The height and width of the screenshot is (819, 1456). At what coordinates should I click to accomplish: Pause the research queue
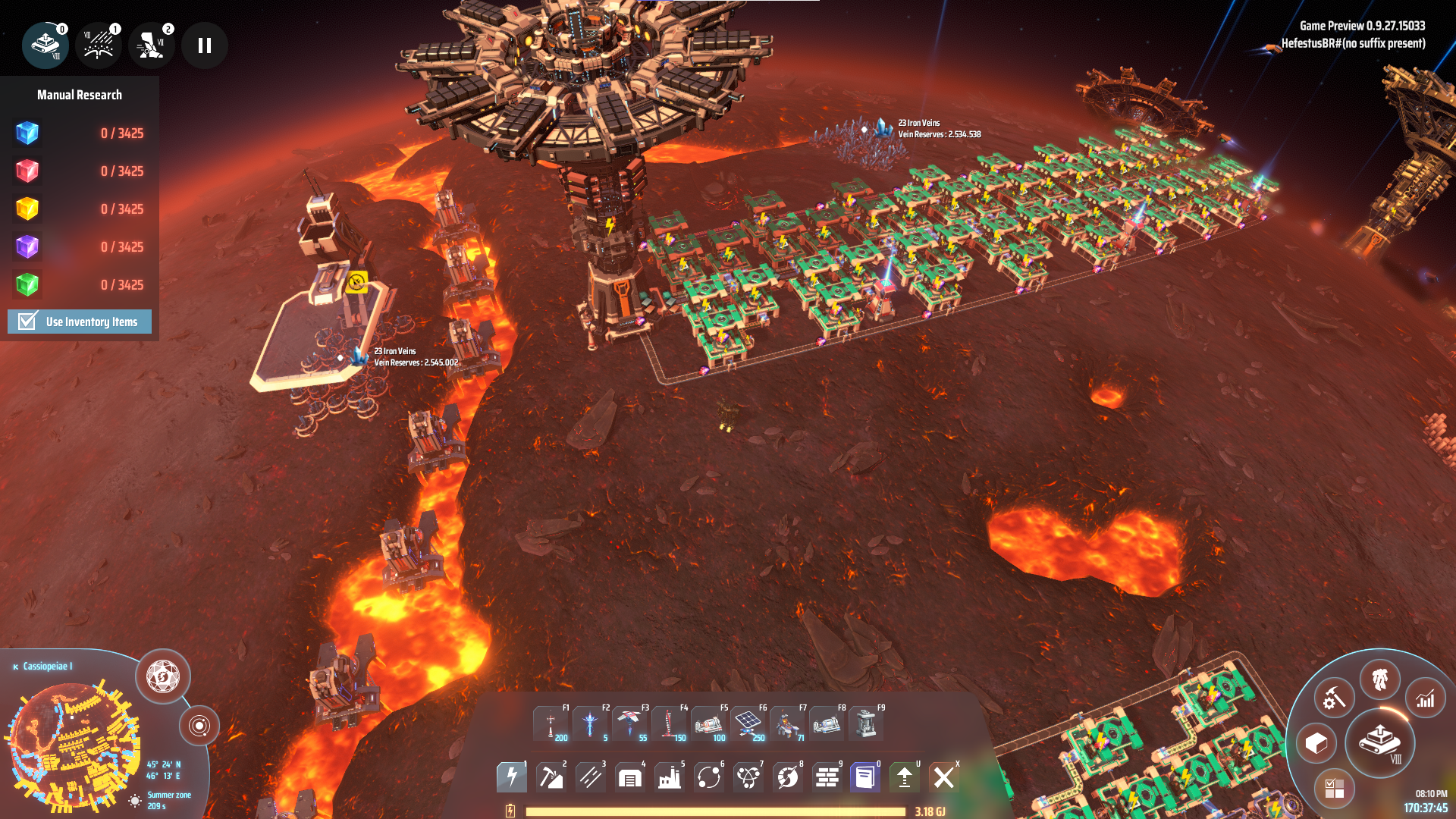[204, 45]
